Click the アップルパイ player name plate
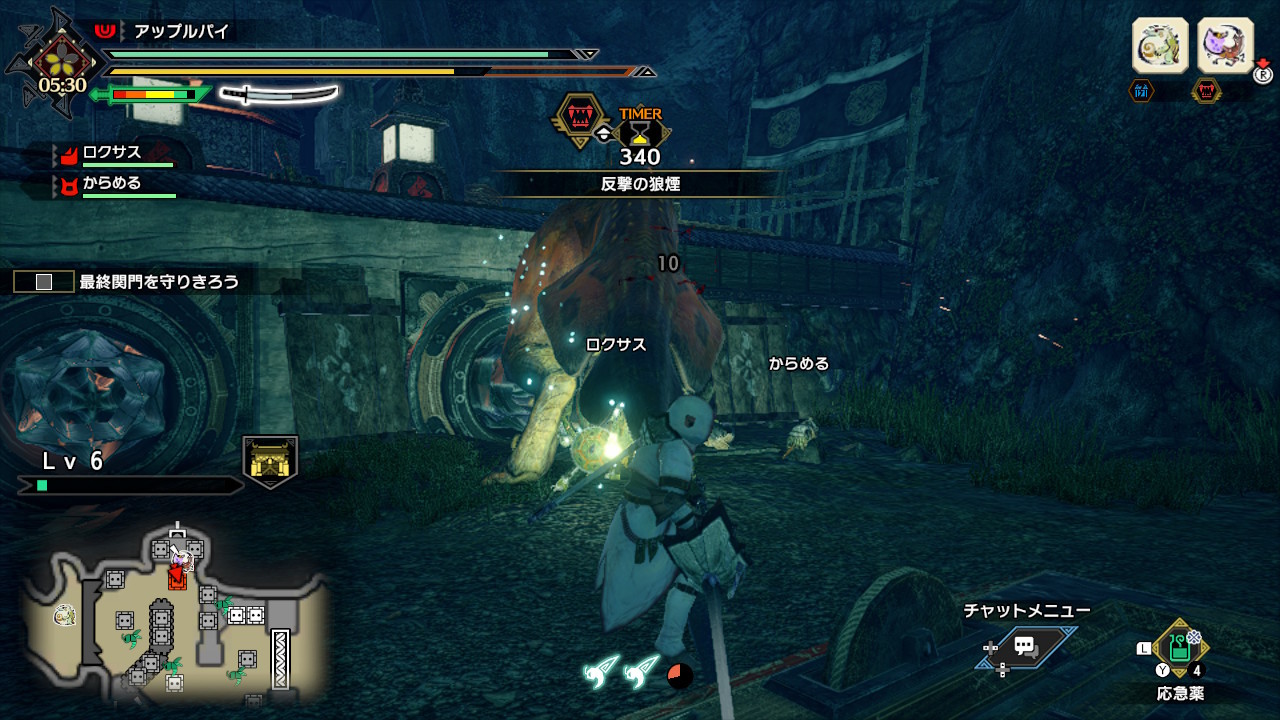 pos(182,32)
